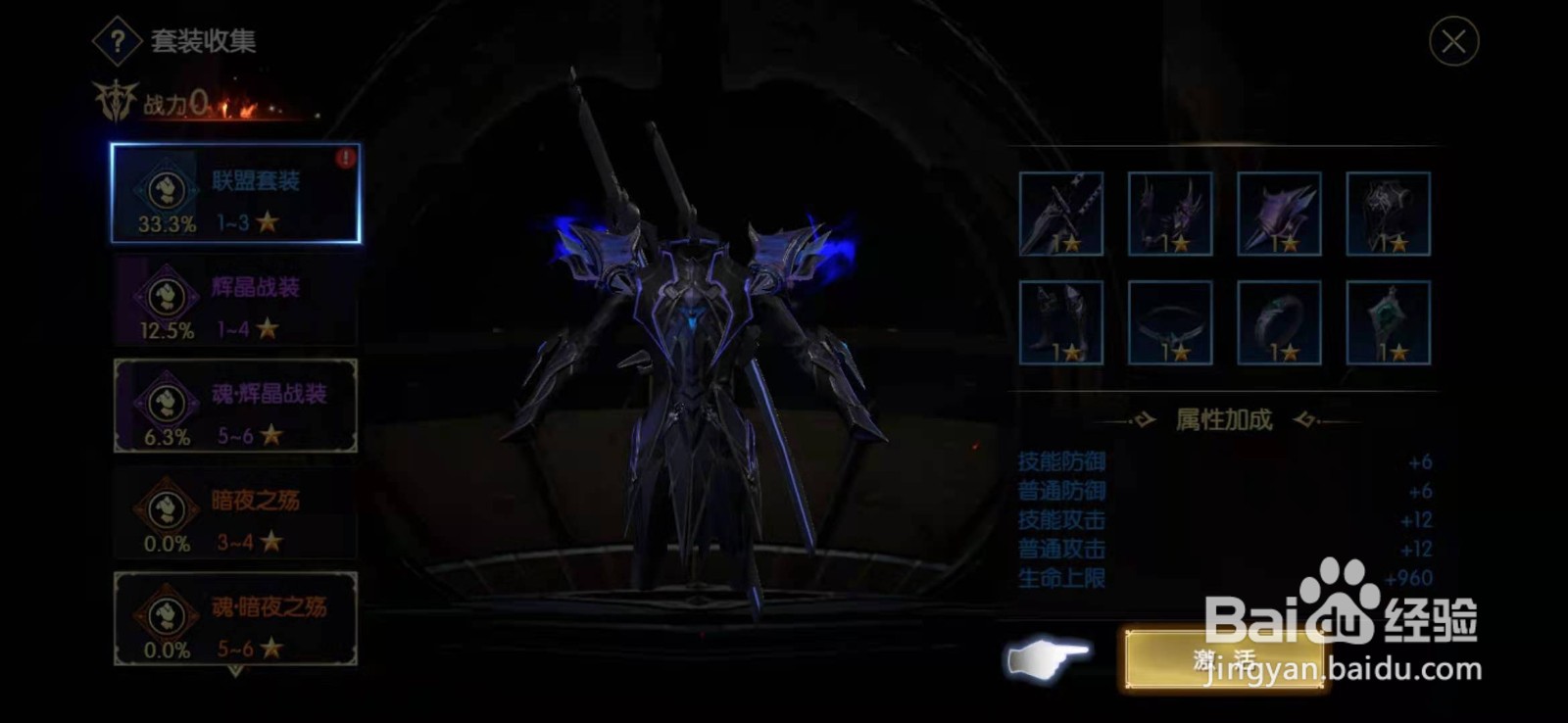
Task: View the spear equipment item icon
Action: [1281, 214]
